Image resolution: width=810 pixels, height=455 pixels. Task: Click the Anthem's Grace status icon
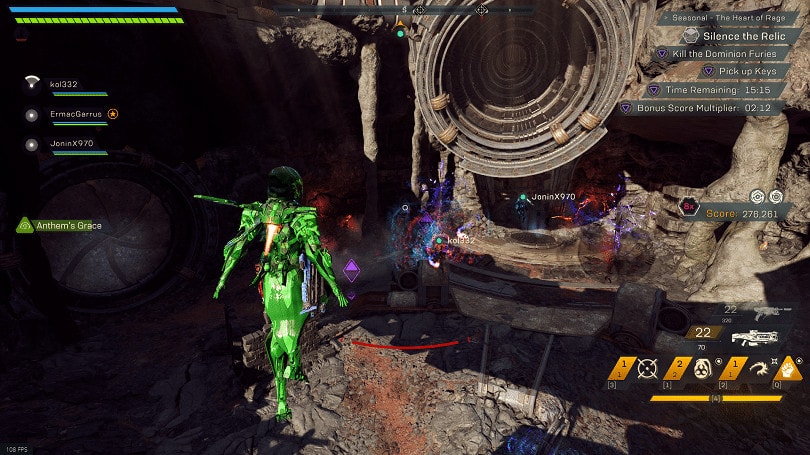pyautogui.click(x=24, y=226)
